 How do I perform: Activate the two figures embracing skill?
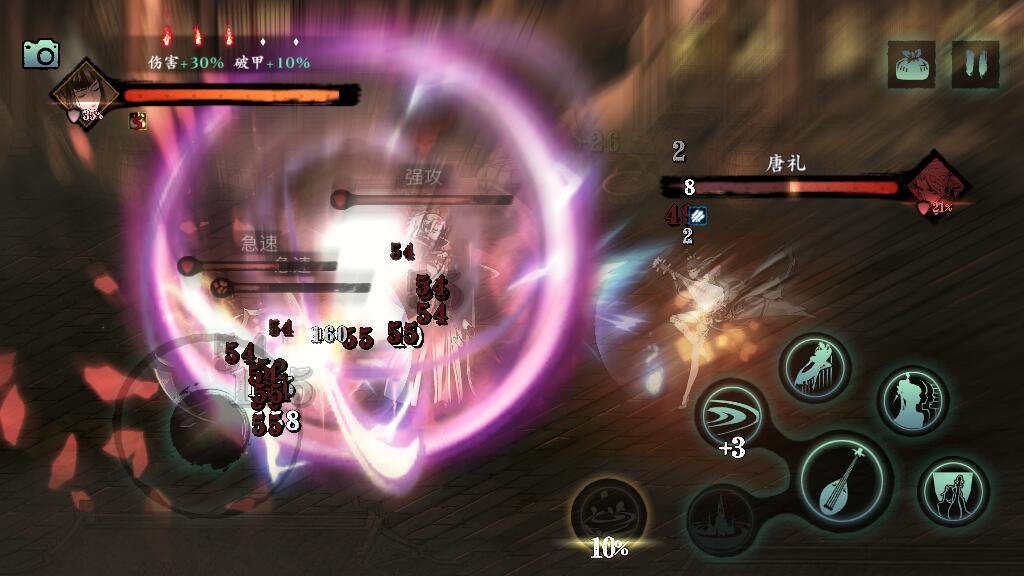953,491
